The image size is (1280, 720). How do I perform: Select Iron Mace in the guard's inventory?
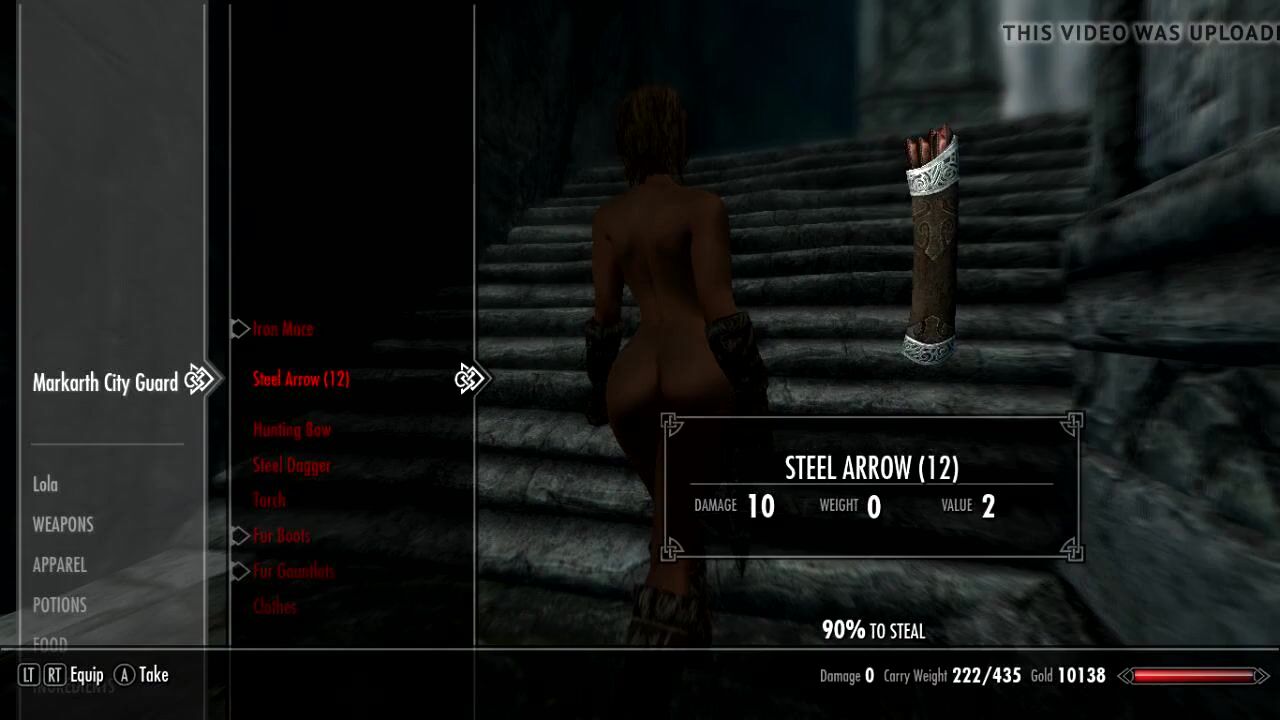click(283, 329)
